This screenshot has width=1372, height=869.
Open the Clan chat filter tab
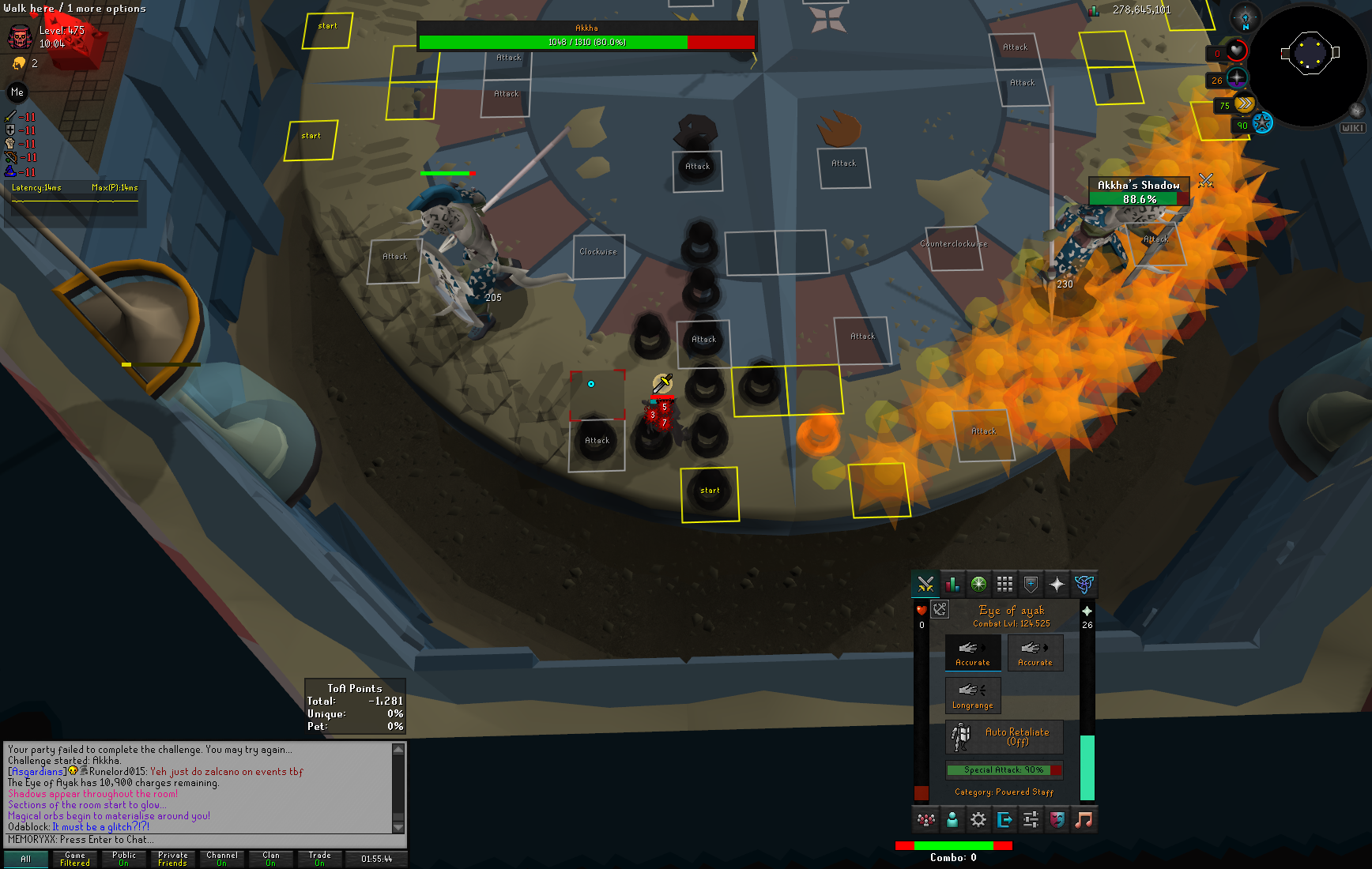coord(270,859)
